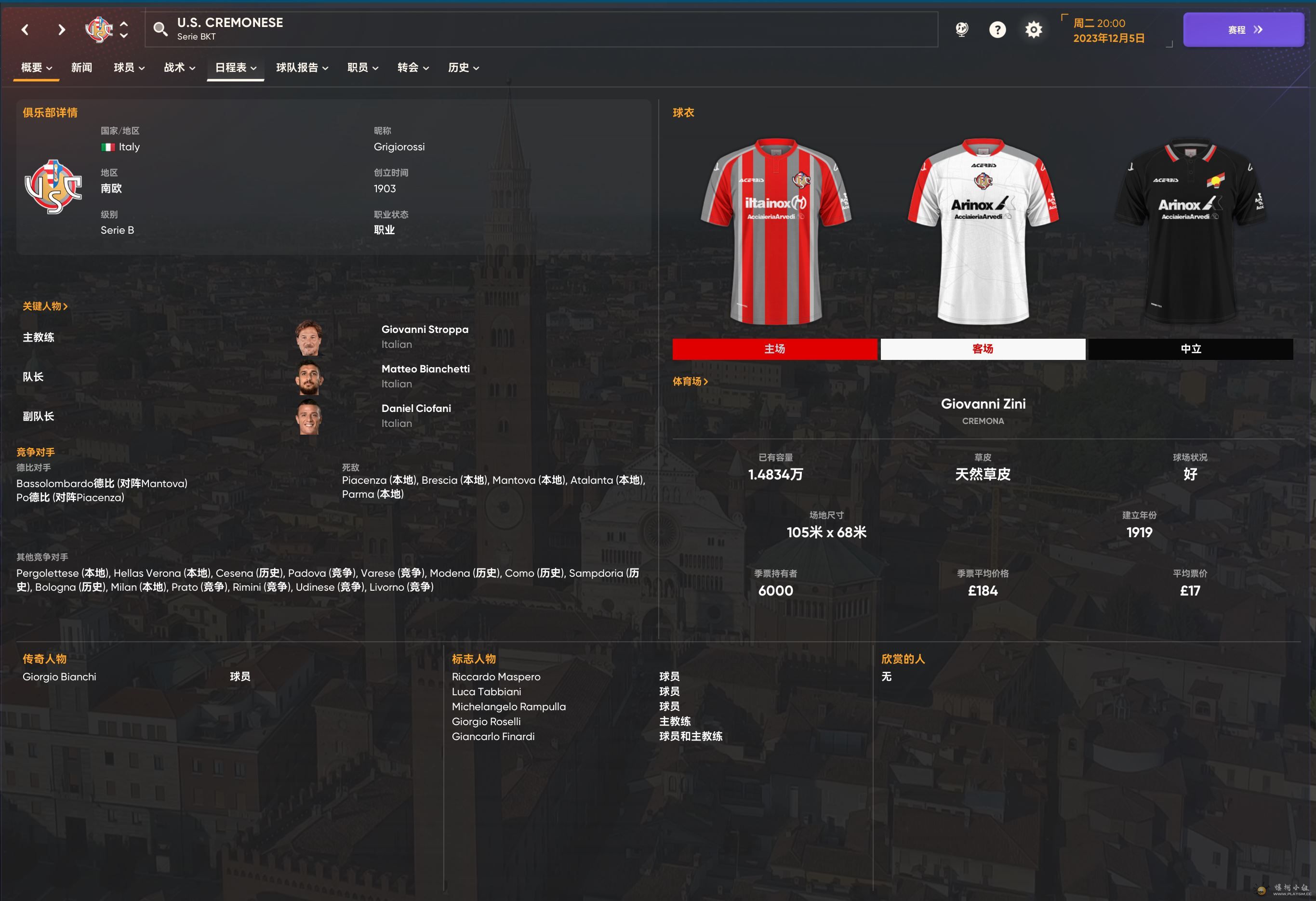Open the 战术 tactics menu
This screenshot has height=901, width=1316.
180,68
